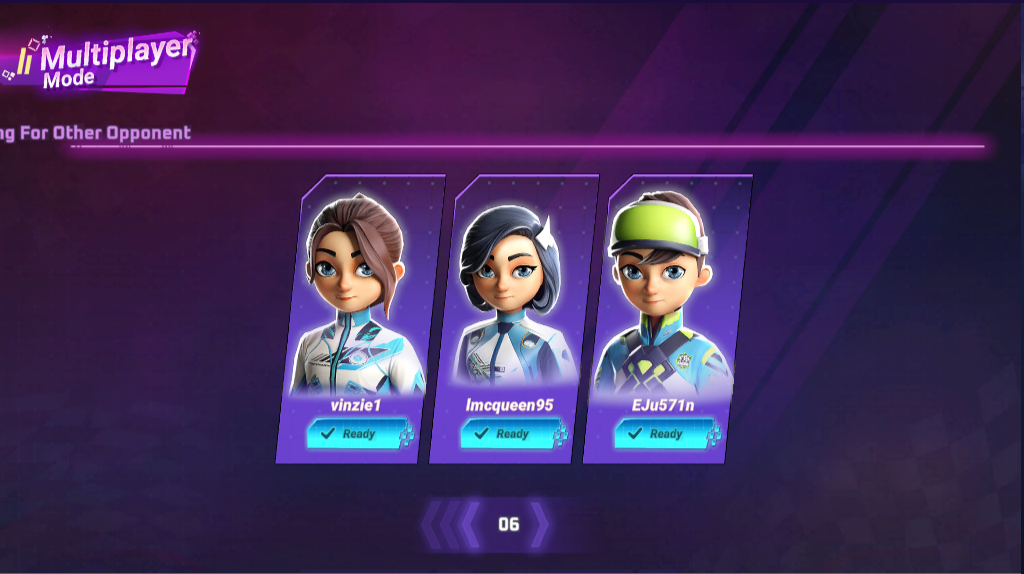
Task: Select EJu571n's player card
Action: pos(668,300)
